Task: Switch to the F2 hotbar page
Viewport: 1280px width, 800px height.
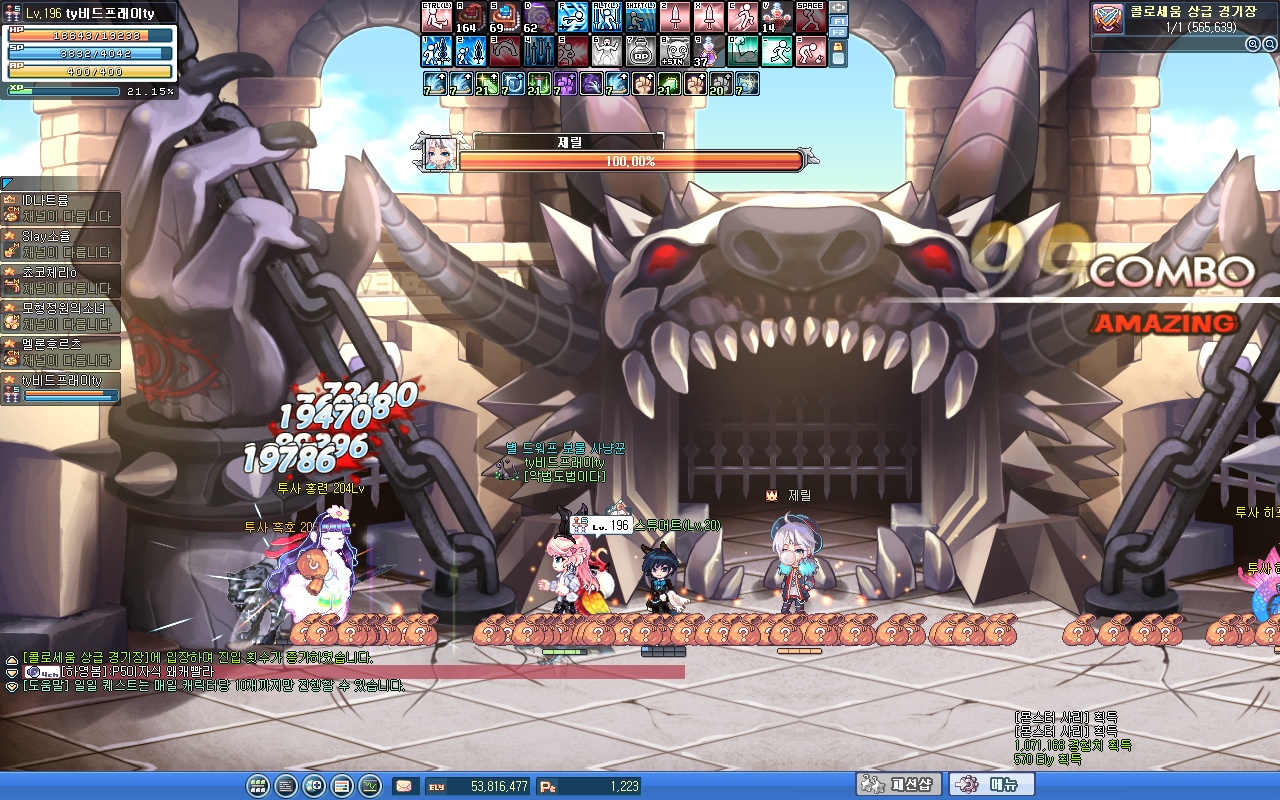Action: (x=838, y=33)
